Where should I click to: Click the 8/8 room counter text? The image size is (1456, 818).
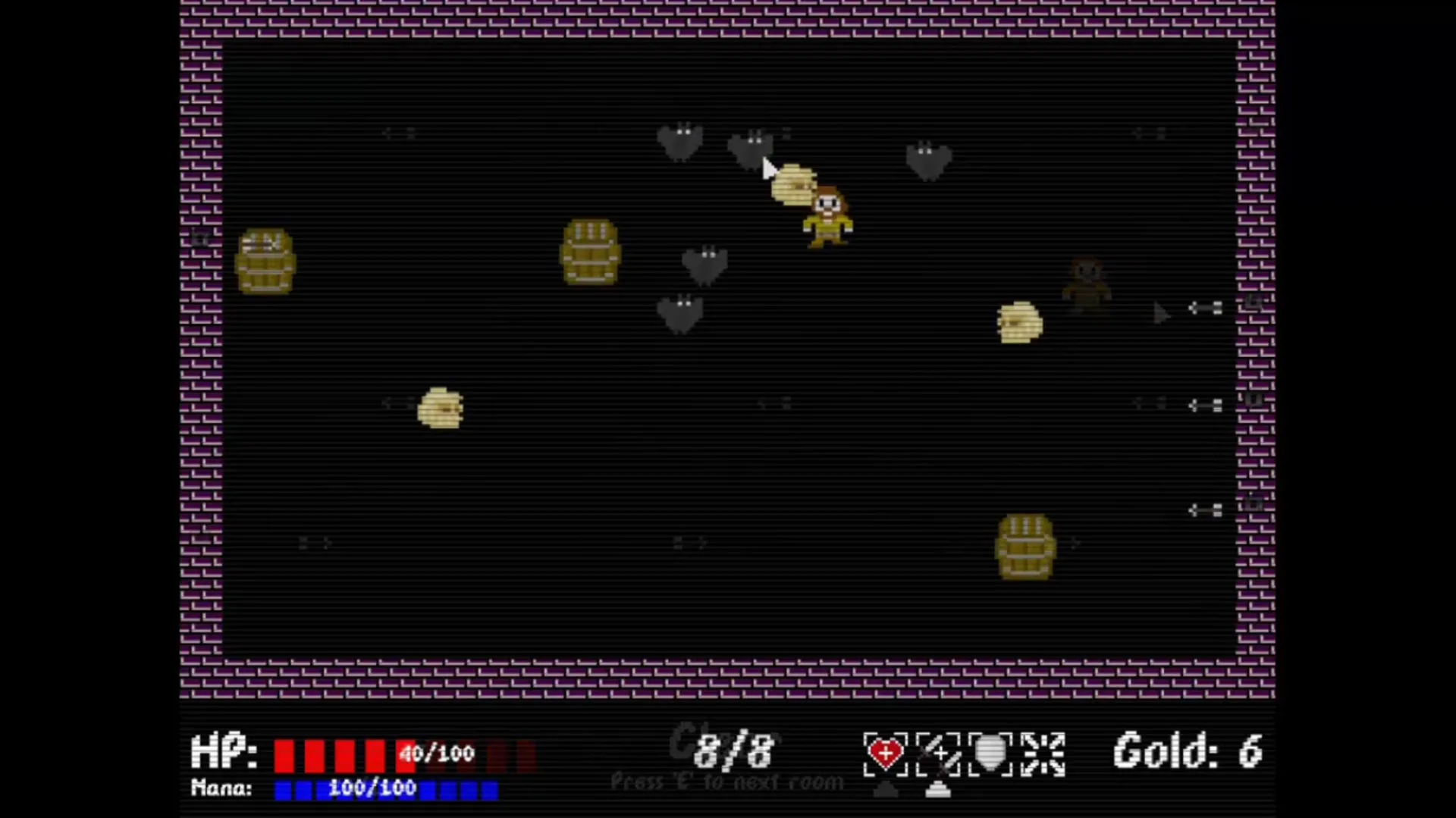pos(730,751)
